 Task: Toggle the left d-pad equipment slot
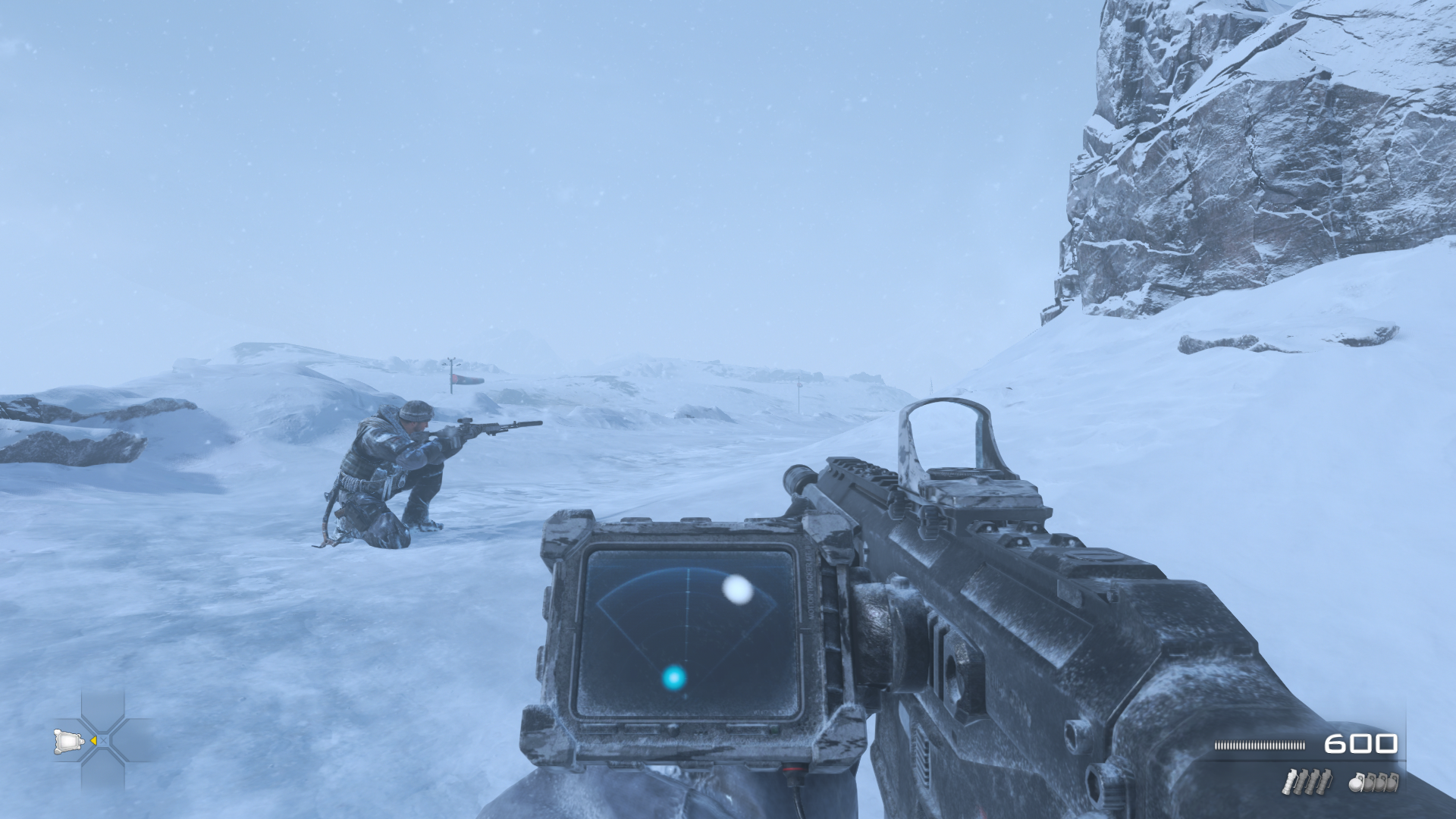pos(68,741)
